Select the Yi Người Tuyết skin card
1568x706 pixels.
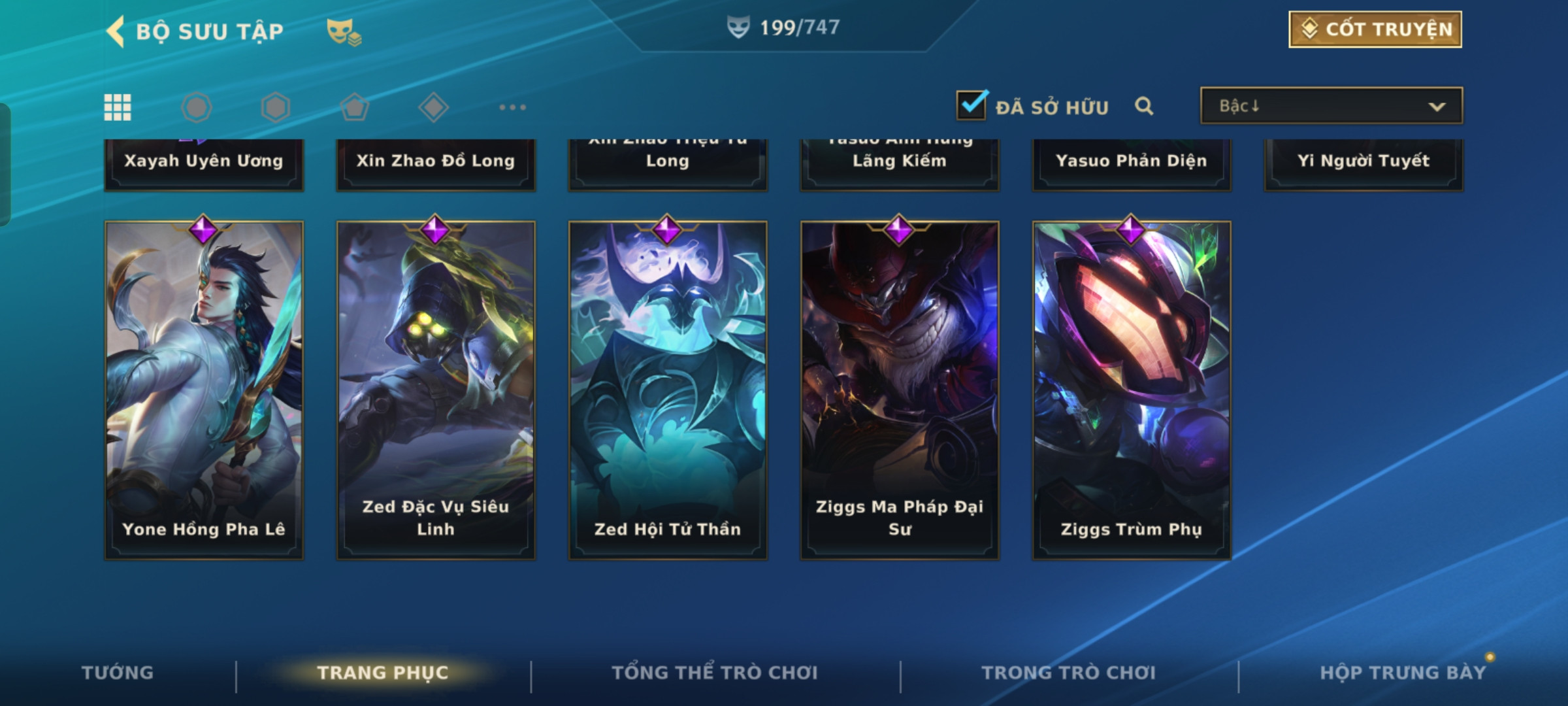[x=1364, y=163]
